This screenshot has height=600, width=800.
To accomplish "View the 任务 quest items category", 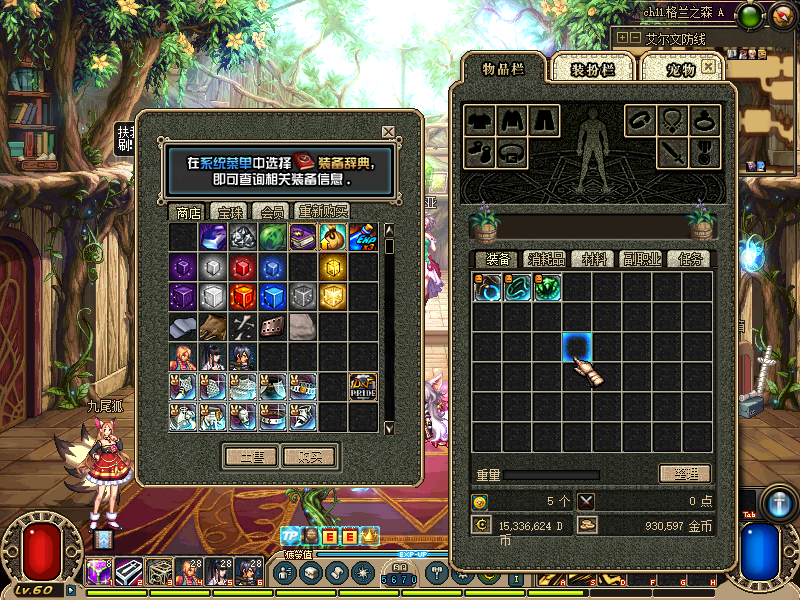I will tap(688, 259).
